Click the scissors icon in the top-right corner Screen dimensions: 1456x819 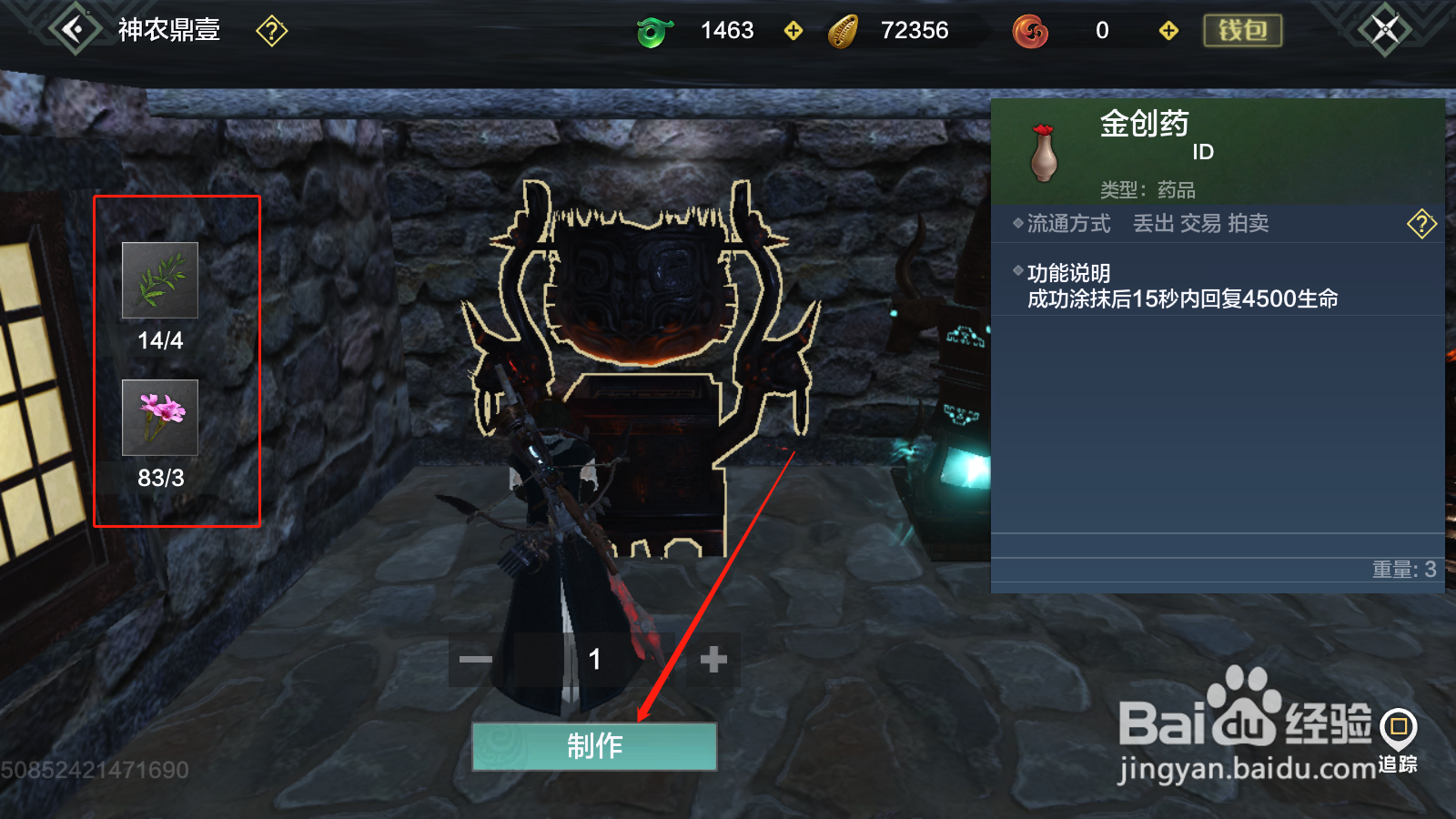point(1386,28)
